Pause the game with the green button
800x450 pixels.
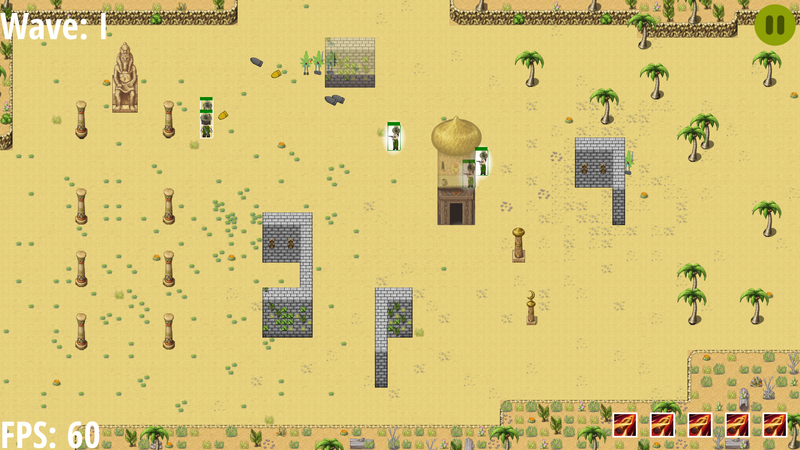tap(774, 25)
